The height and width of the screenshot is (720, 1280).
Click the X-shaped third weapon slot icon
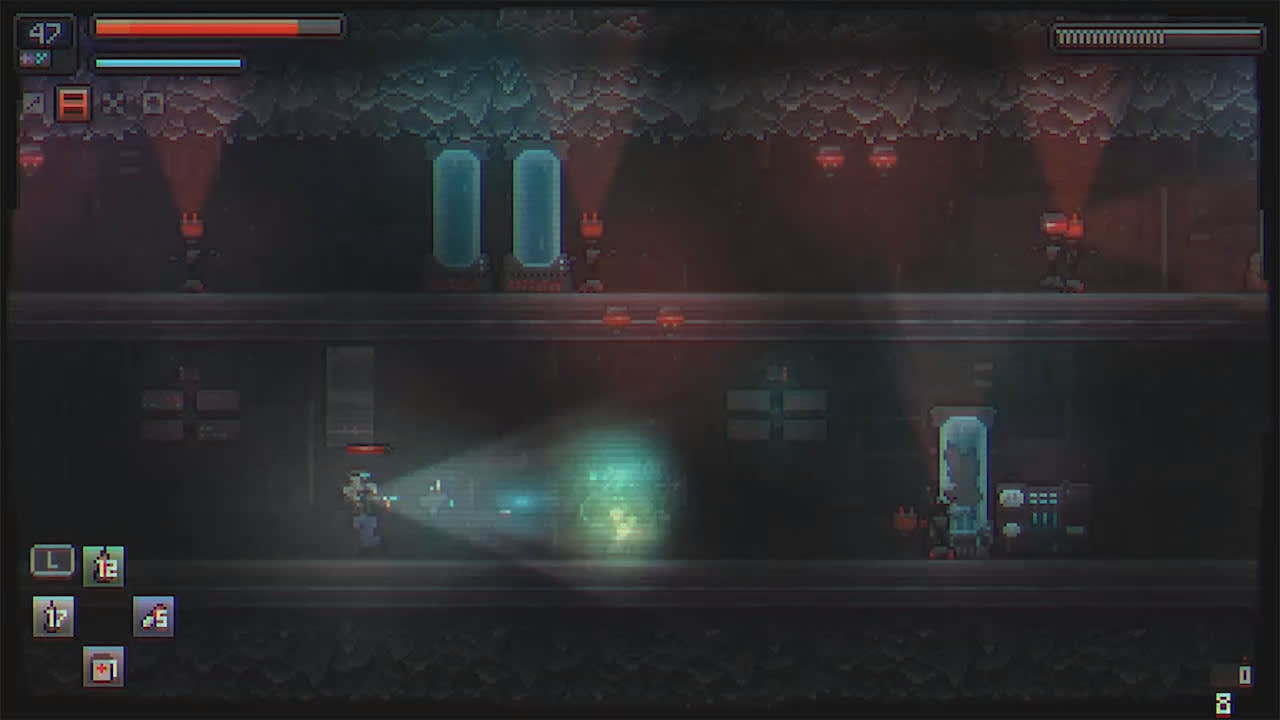click(113, 103)
